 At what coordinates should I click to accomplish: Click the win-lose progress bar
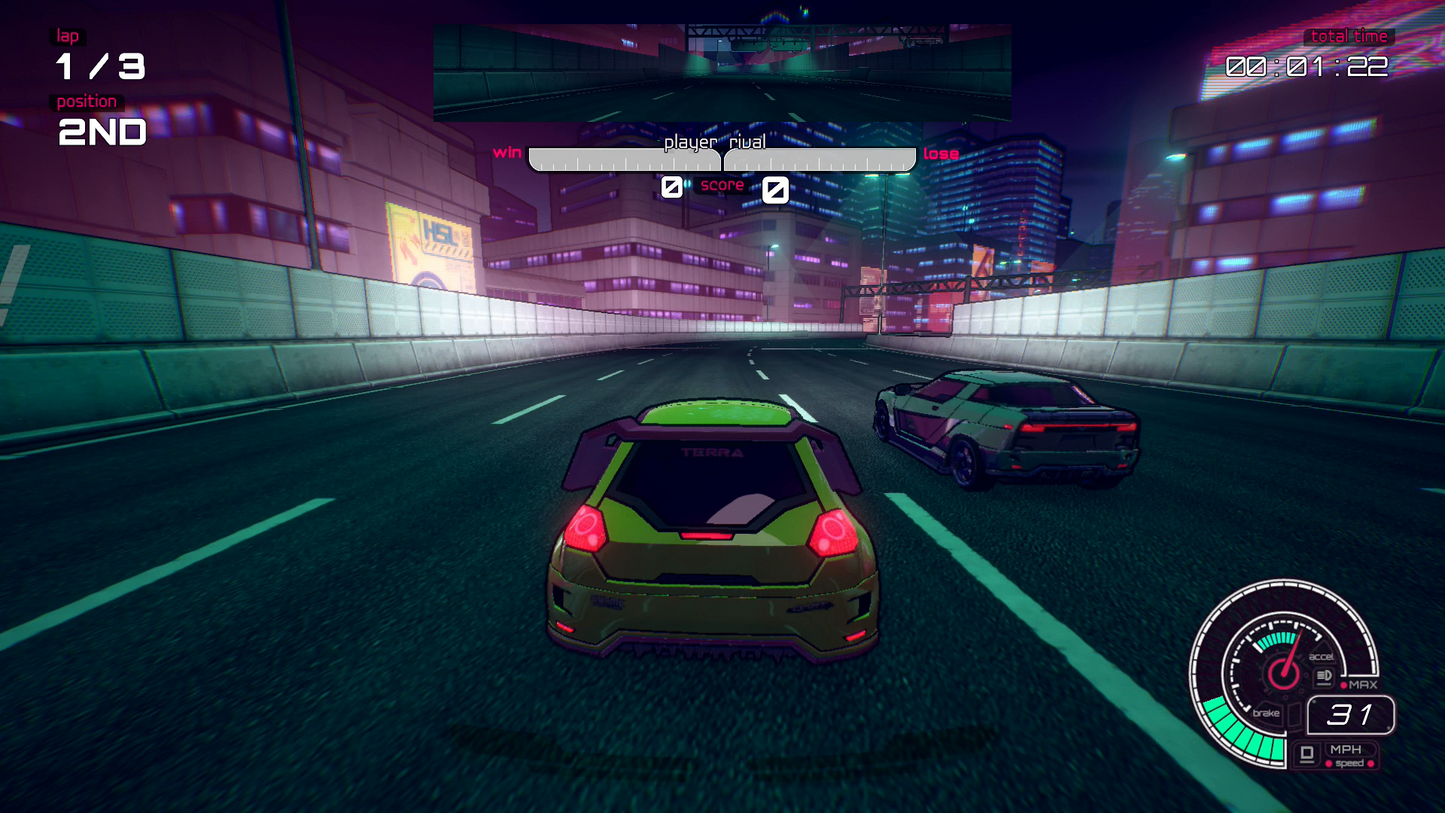pos(722,159)
